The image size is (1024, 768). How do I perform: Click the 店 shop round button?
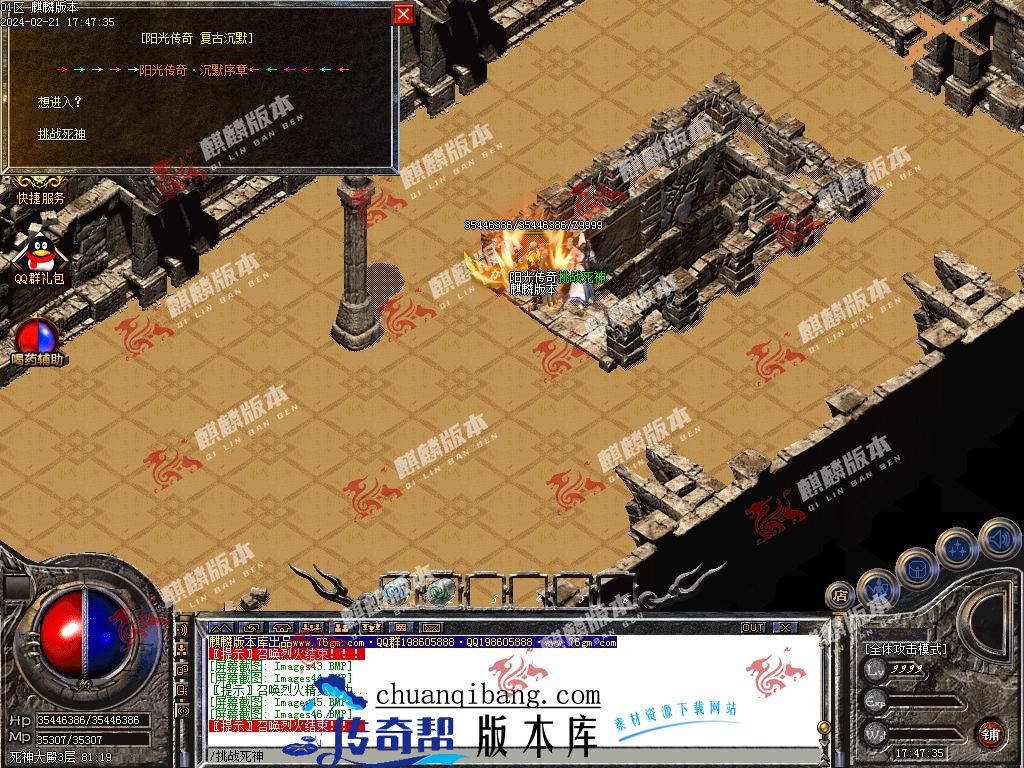(840, 596)
